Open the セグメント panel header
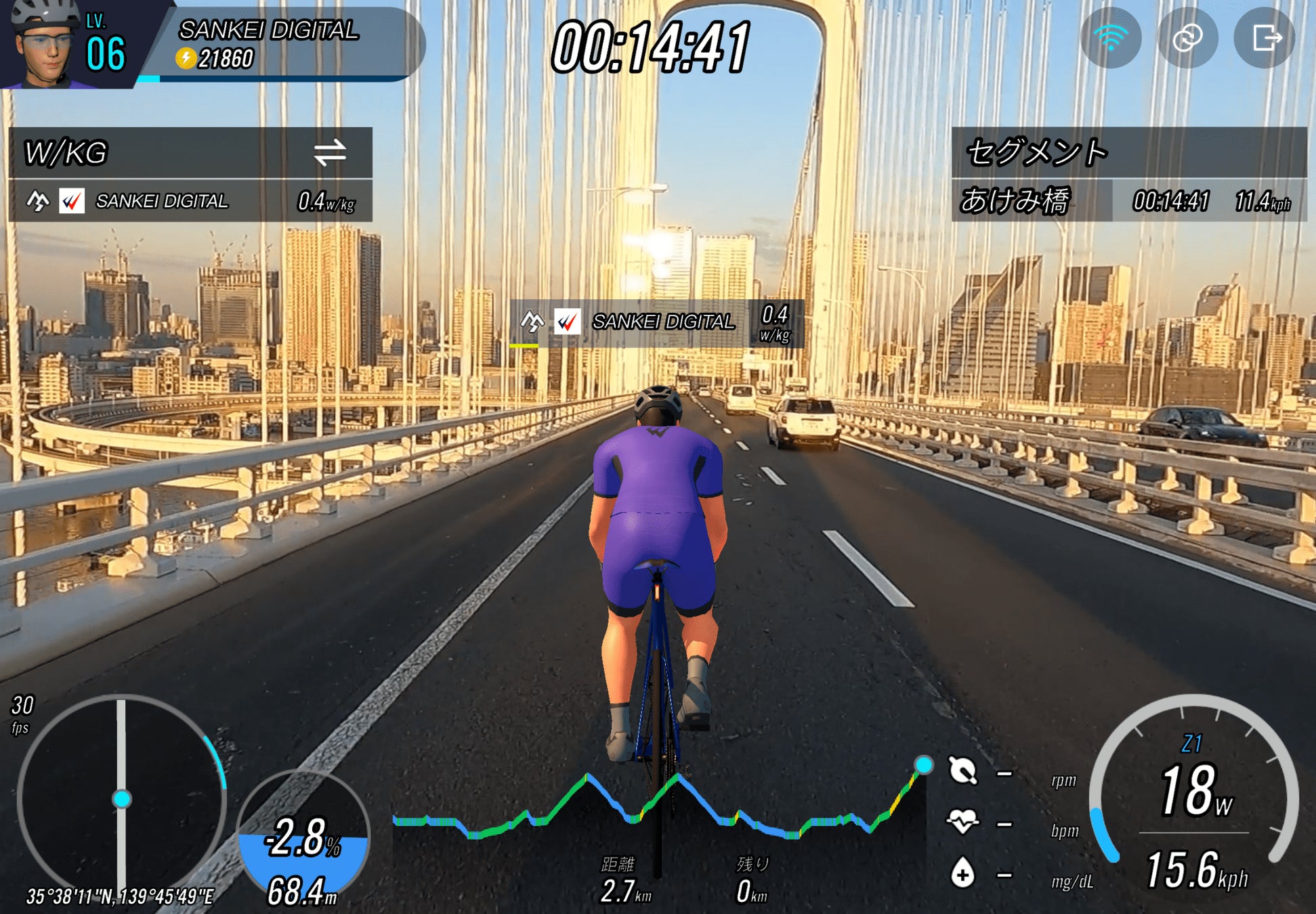This screenshot has width=1316, height=914. [x=1128, y=152]
